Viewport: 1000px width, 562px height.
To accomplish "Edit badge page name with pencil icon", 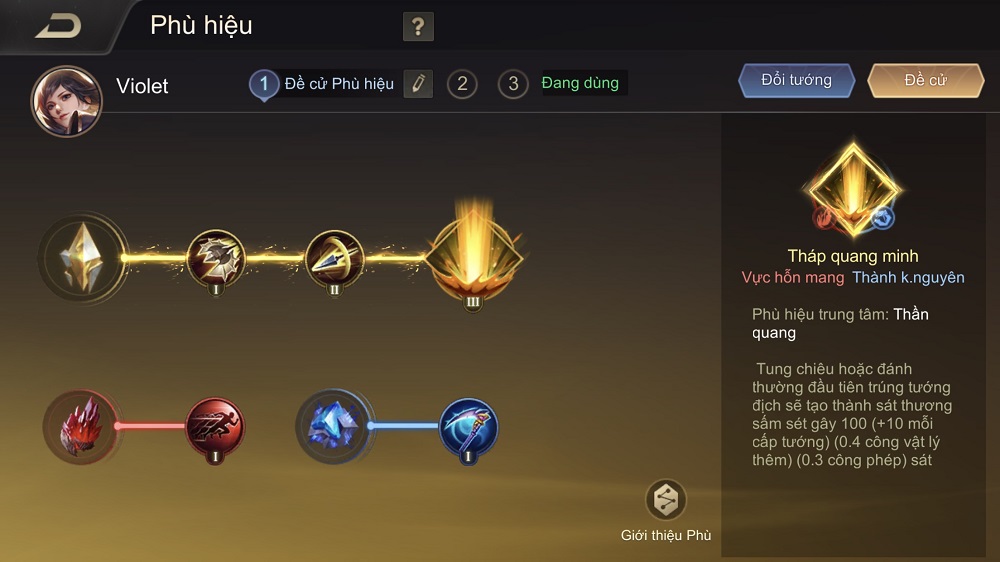I will coord(418,84).
